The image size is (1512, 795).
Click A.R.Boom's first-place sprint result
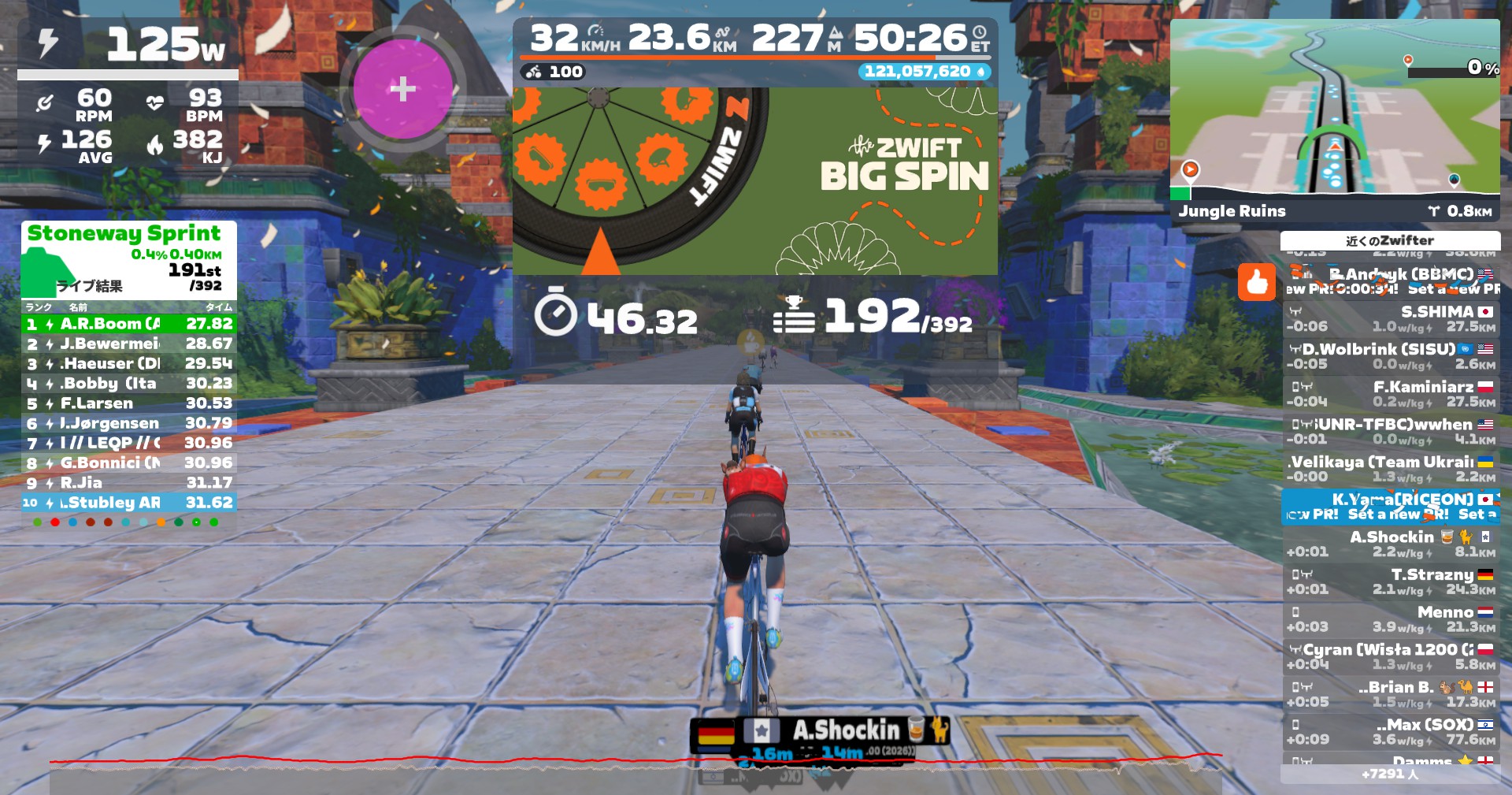click(129, 324)
